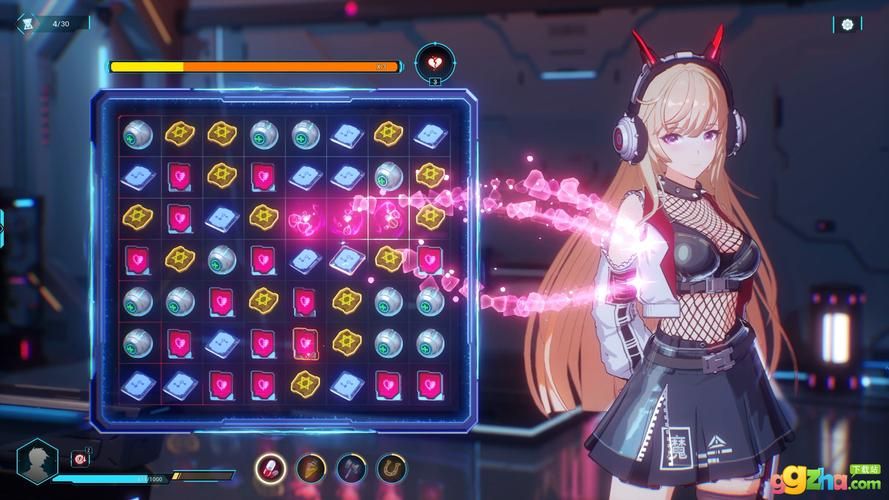889x500 pixels.
Task: Click the red spiral status icon
Action: click(80, 459)
